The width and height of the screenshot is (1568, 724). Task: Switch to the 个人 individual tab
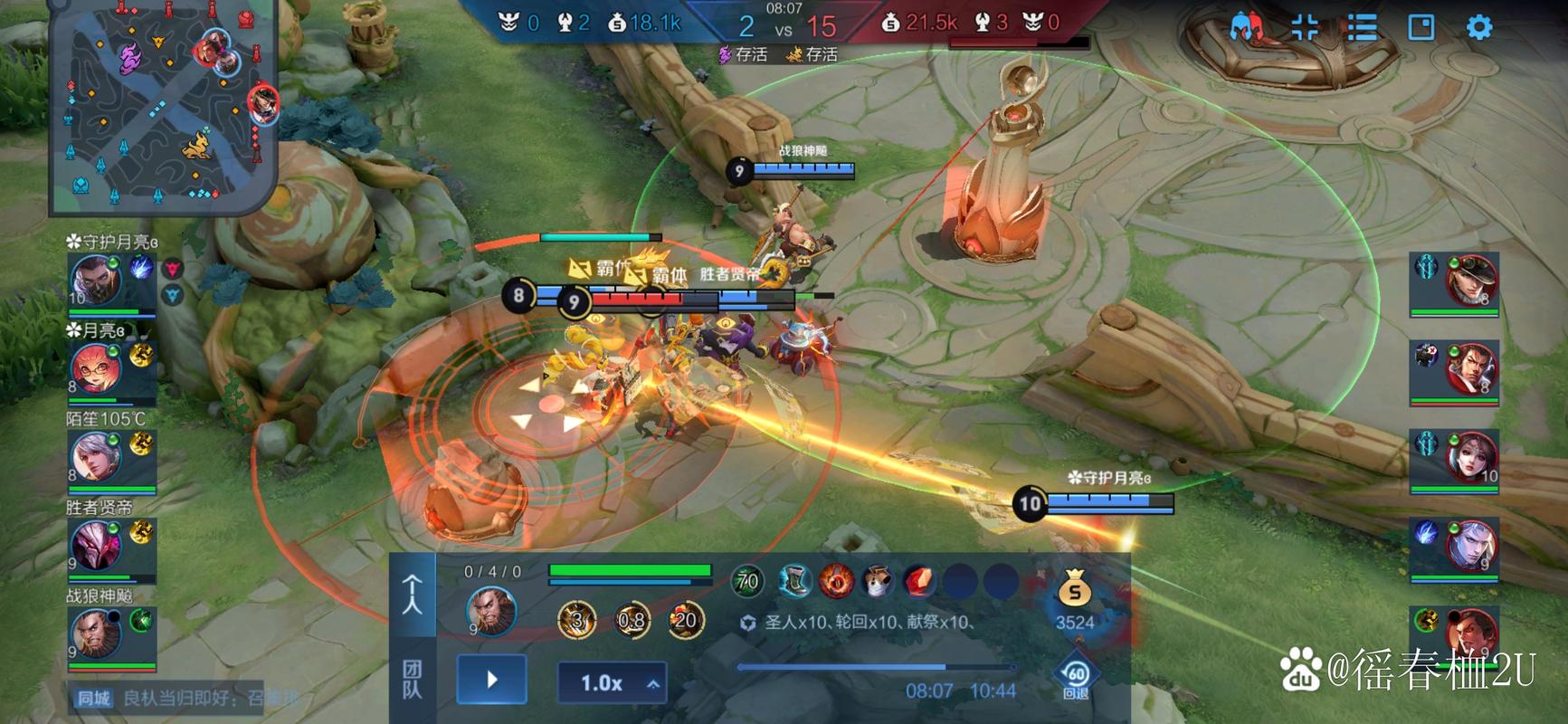pos(412,595)
